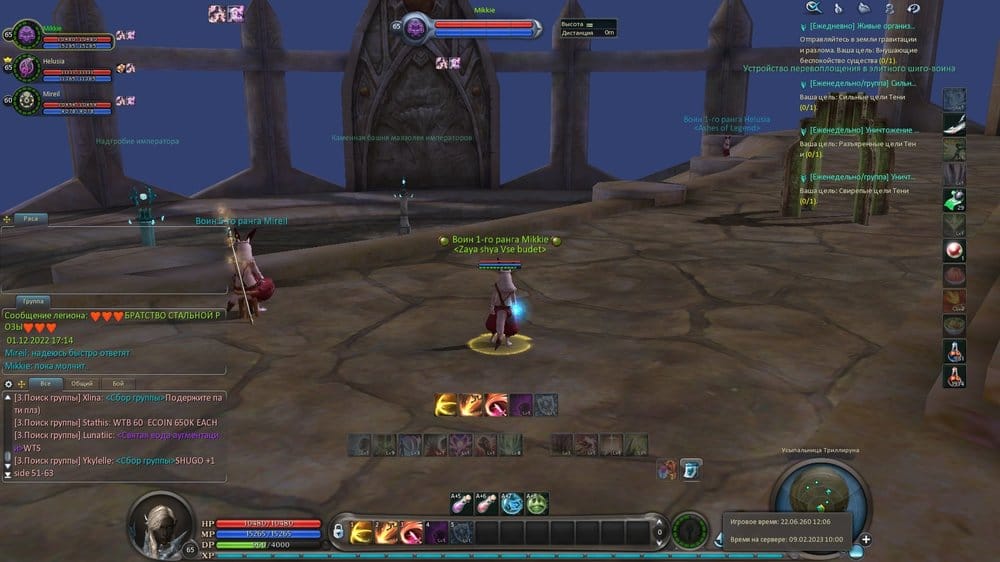Open chat settings gear icon
Image resolution: width=1000 pixels, height=562 pixels.
point(9,384)
